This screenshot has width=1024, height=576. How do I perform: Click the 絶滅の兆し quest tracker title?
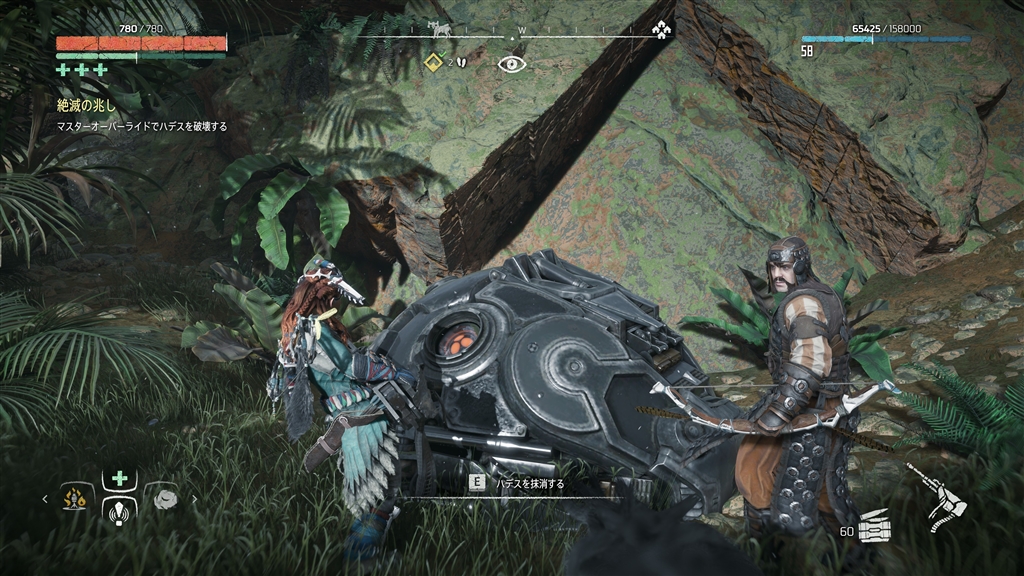click(x=87, y=103)
